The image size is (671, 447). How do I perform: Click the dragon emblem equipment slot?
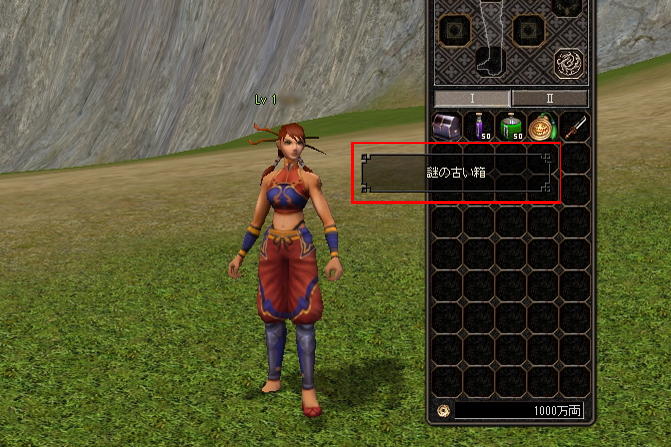(x=569, y=63)
